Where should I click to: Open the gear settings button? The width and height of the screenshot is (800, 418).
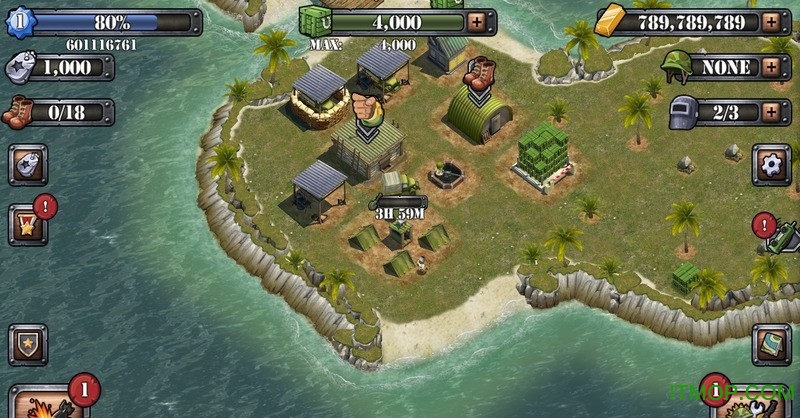point(770,165)
